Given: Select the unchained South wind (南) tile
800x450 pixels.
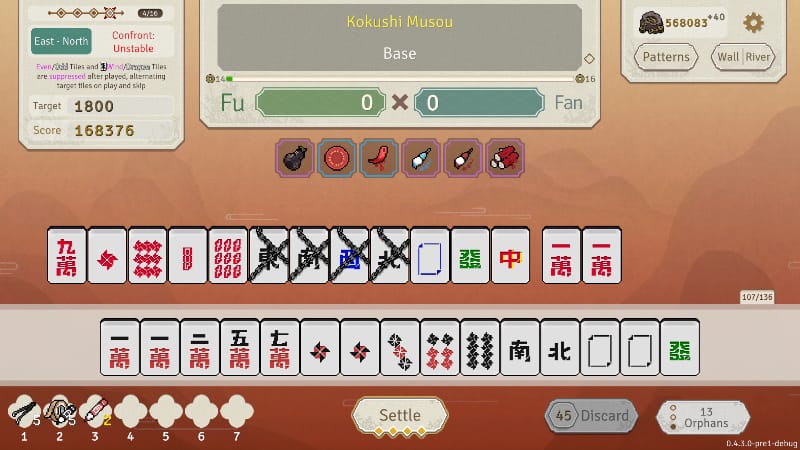Looking at the screenshot, I should [519, 348].
